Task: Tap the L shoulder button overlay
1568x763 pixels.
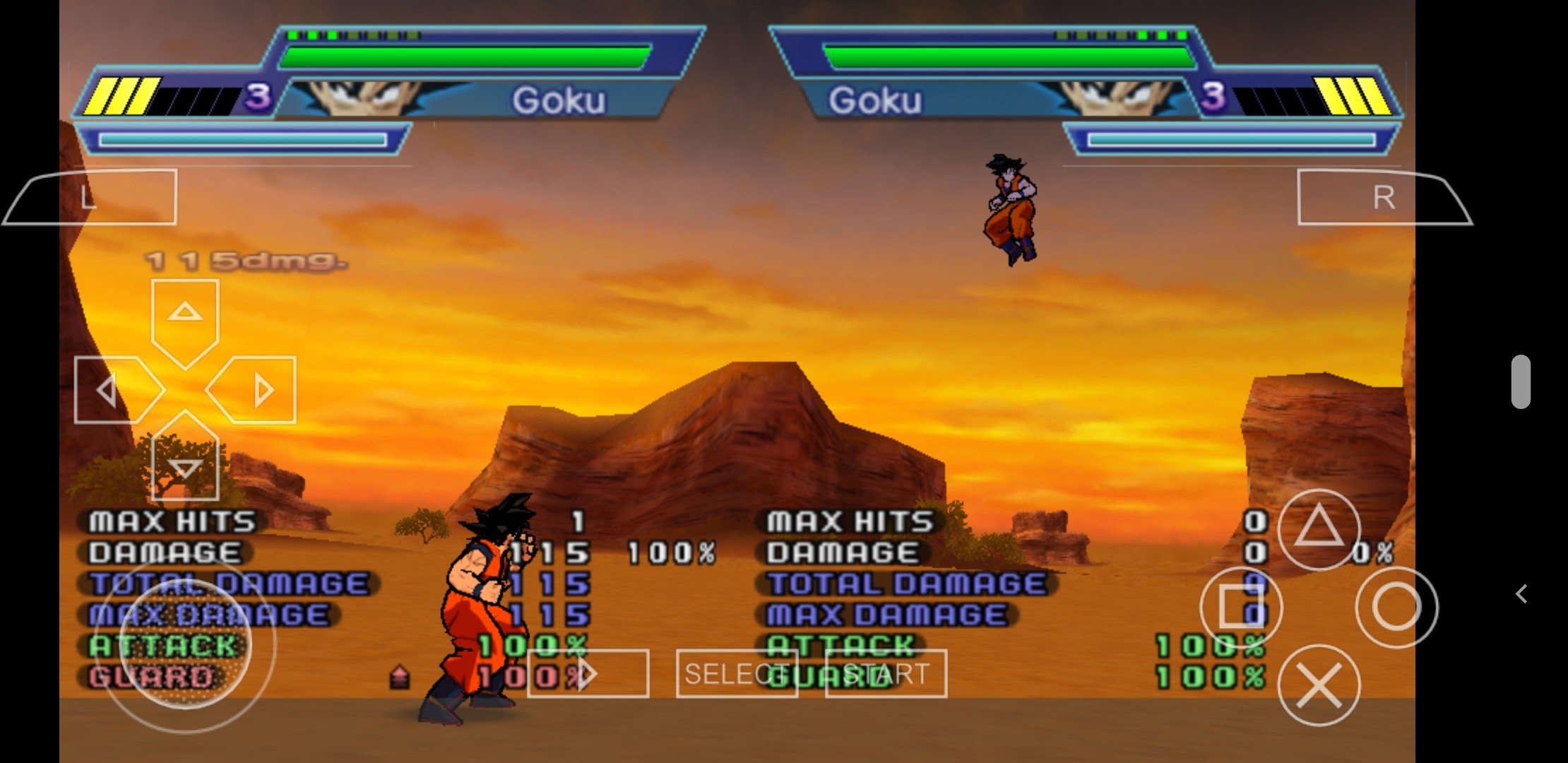Action: pos(90,197)
